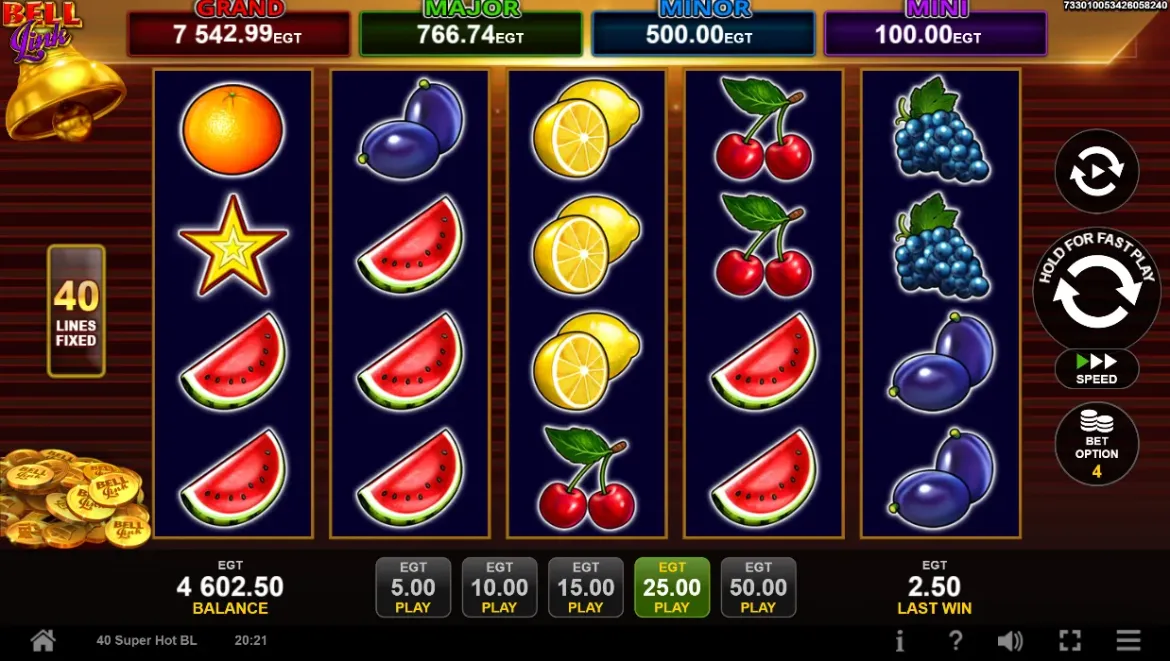Start the large hold-for-fast-play spin button

pos(1096,291)
